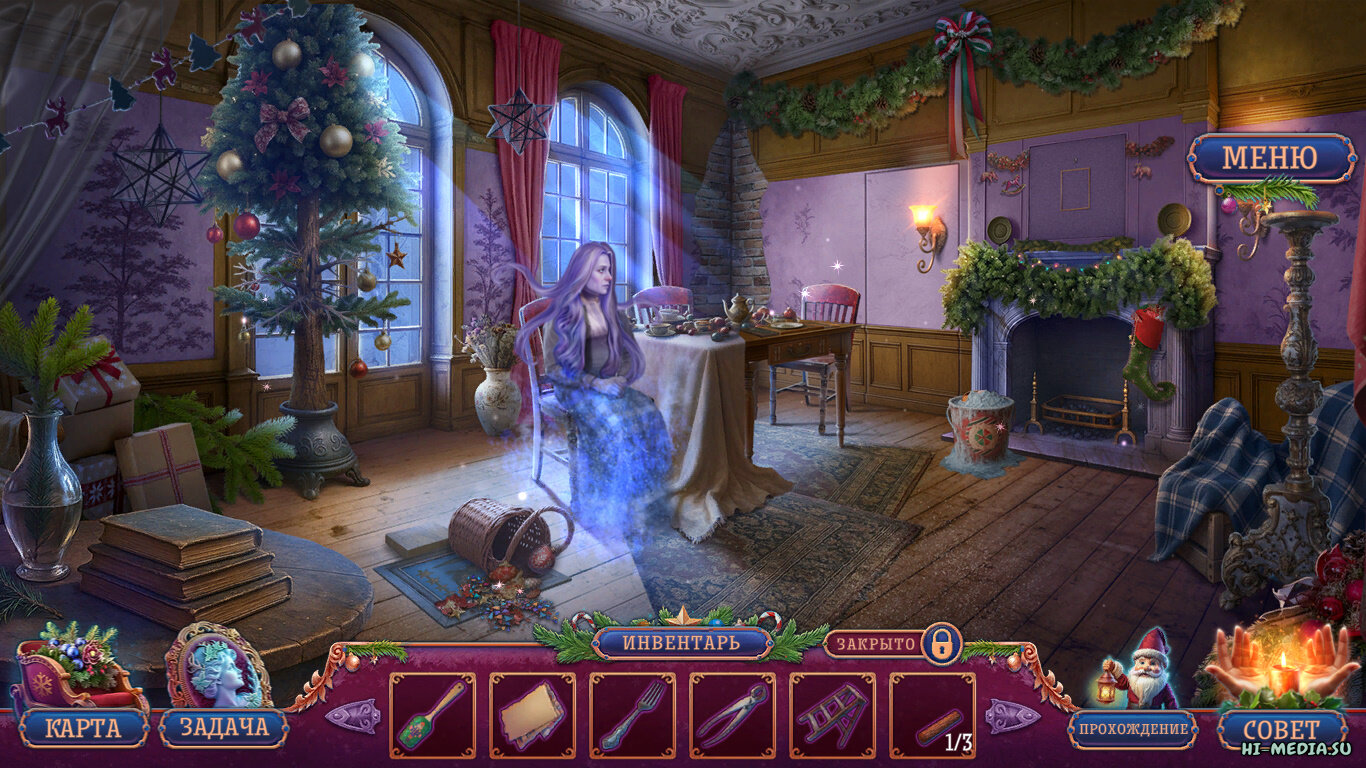Click the gnome with lantern icon
This screenshot has width=1366, height=768.
1140,670
